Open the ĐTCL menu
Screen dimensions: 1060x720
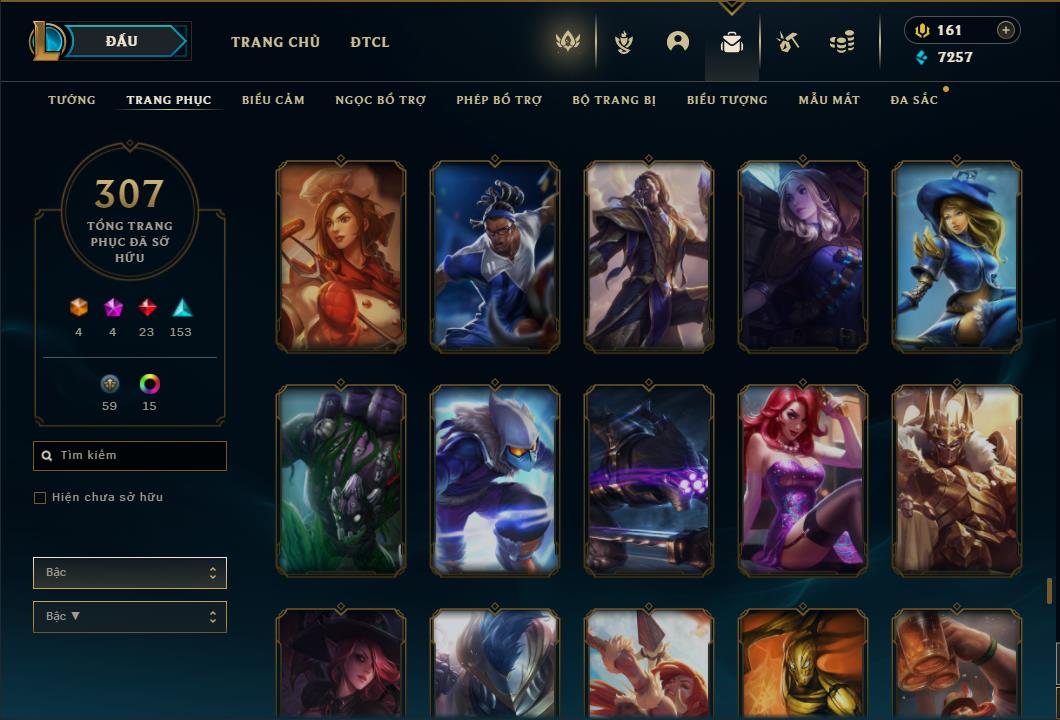(x=370, y=42)
